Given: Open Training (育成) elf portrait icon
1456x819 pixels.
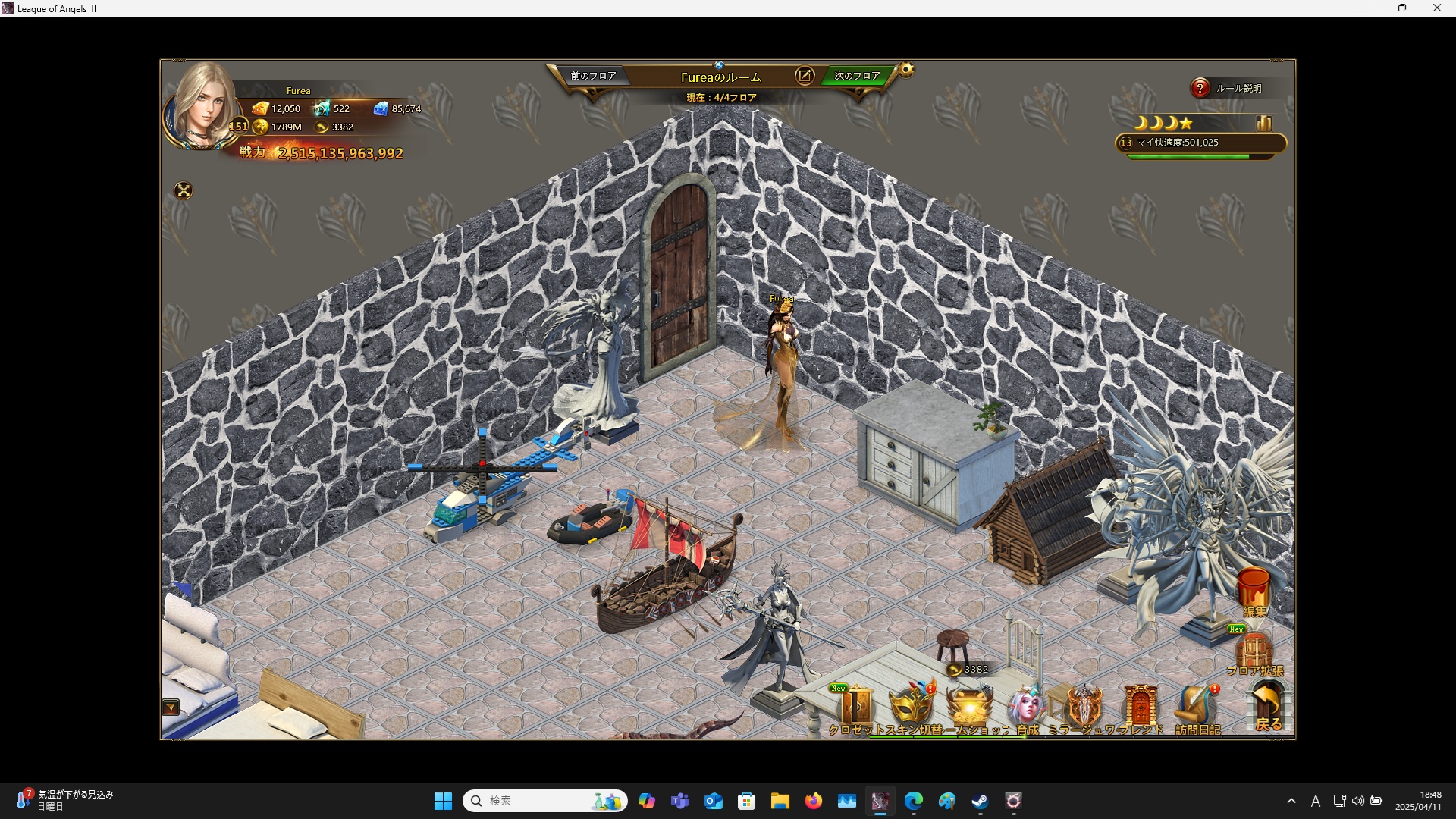Looking at the screenshot, I should click(1026, 707).
